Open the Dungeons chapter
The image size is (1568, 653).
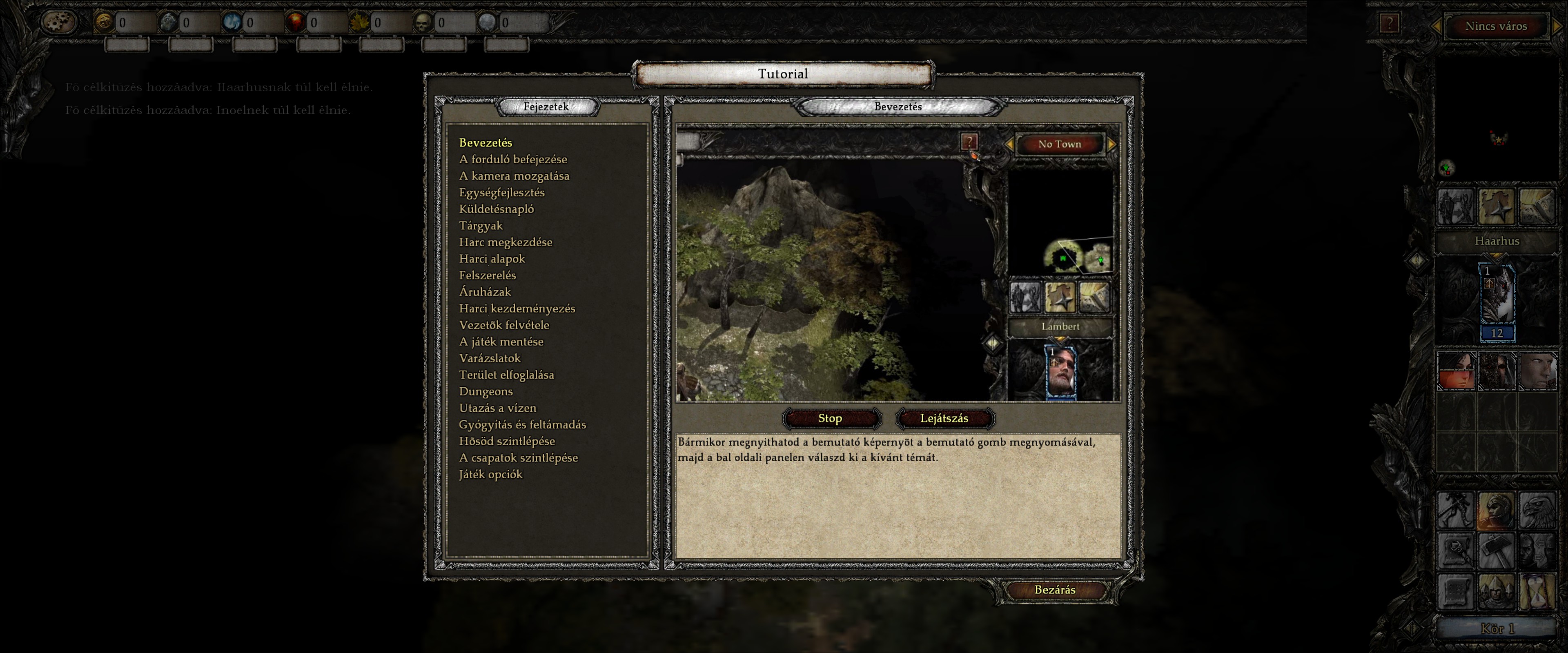pos(485,391)
